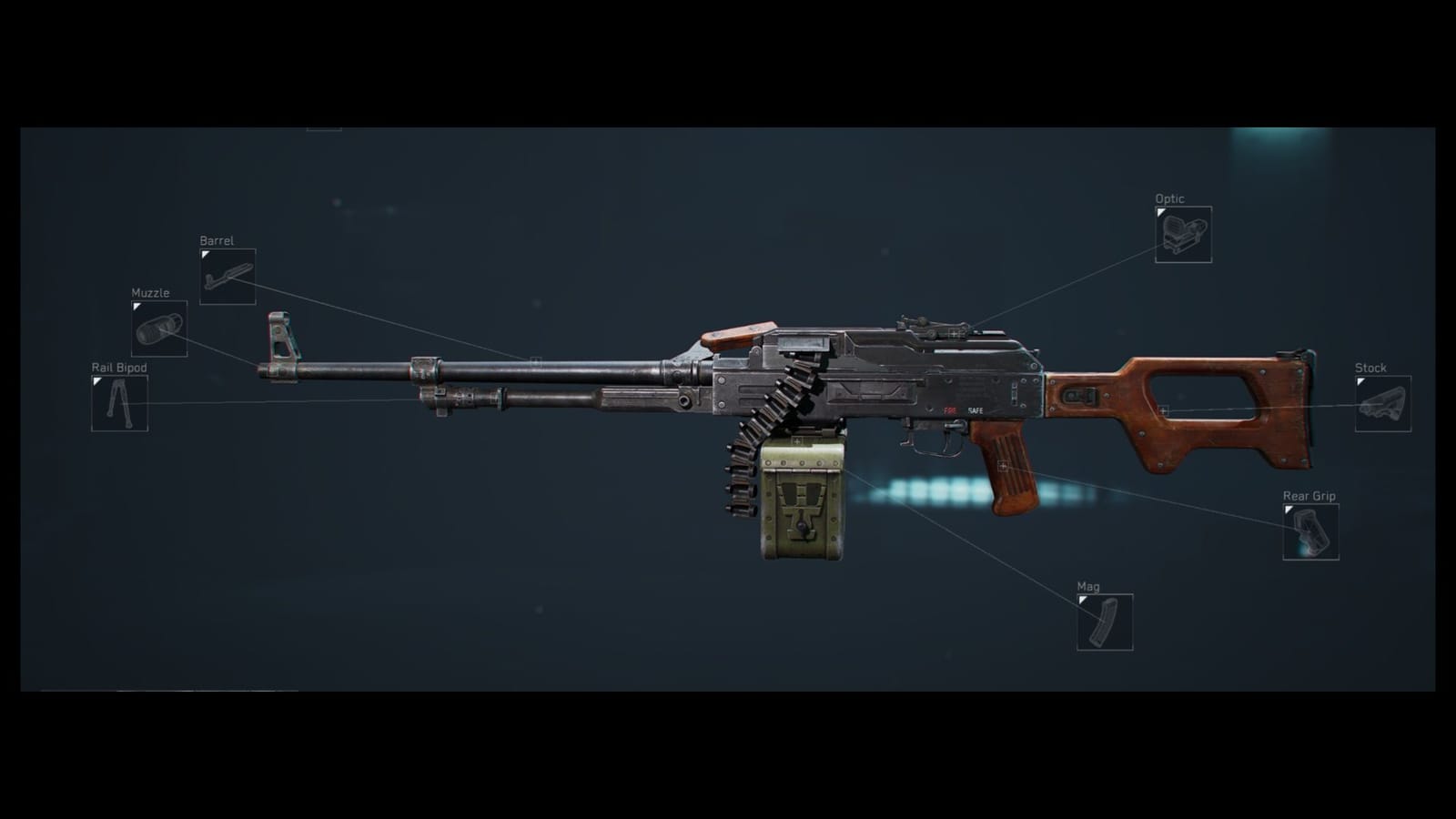Click the white corner marker on Barrel slot
Screen dimensions: 1456x819
[204, 255]
